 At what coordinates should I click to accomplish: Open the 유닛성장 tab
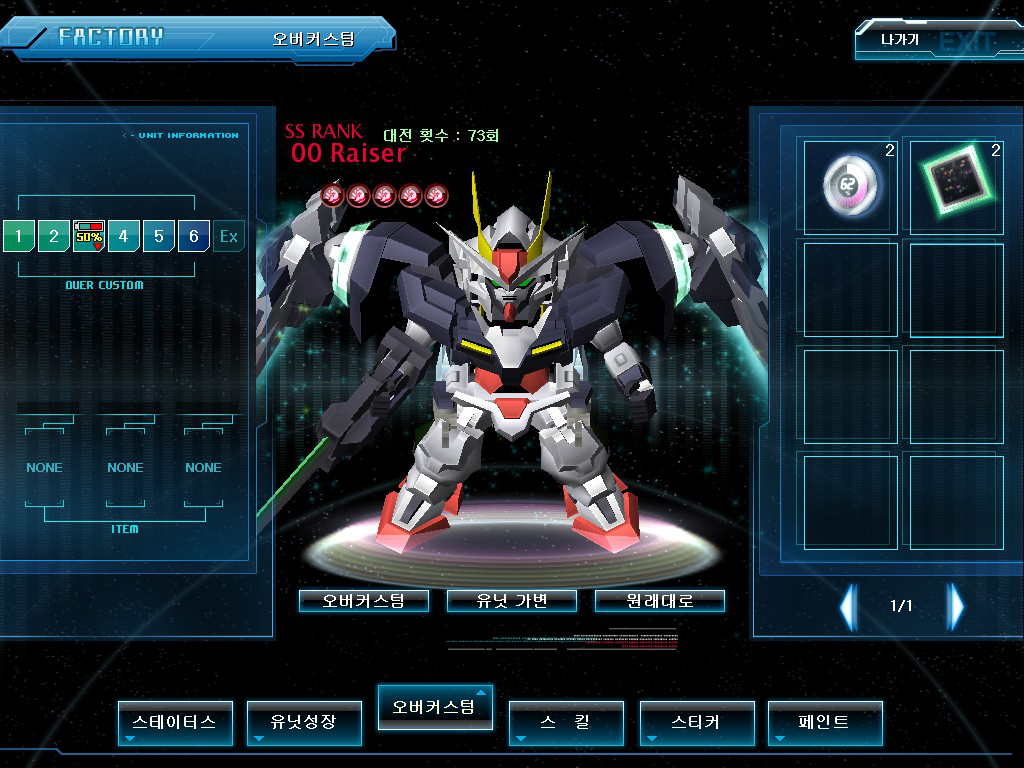(304, 722)
